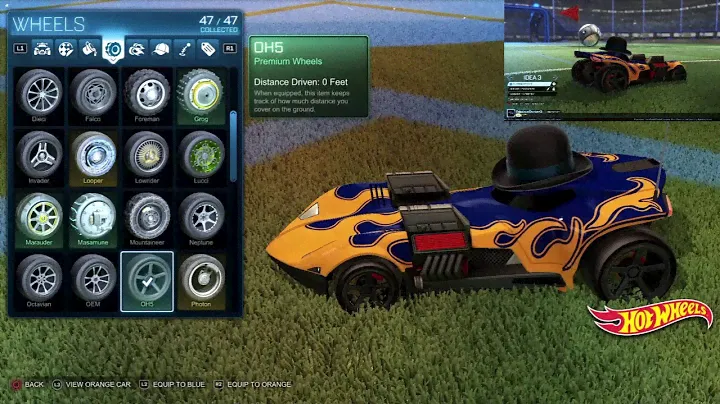The width and height of the screenshot is (720, 404).
Task: Select the Dieci wheels
Action: click(40, 95)
